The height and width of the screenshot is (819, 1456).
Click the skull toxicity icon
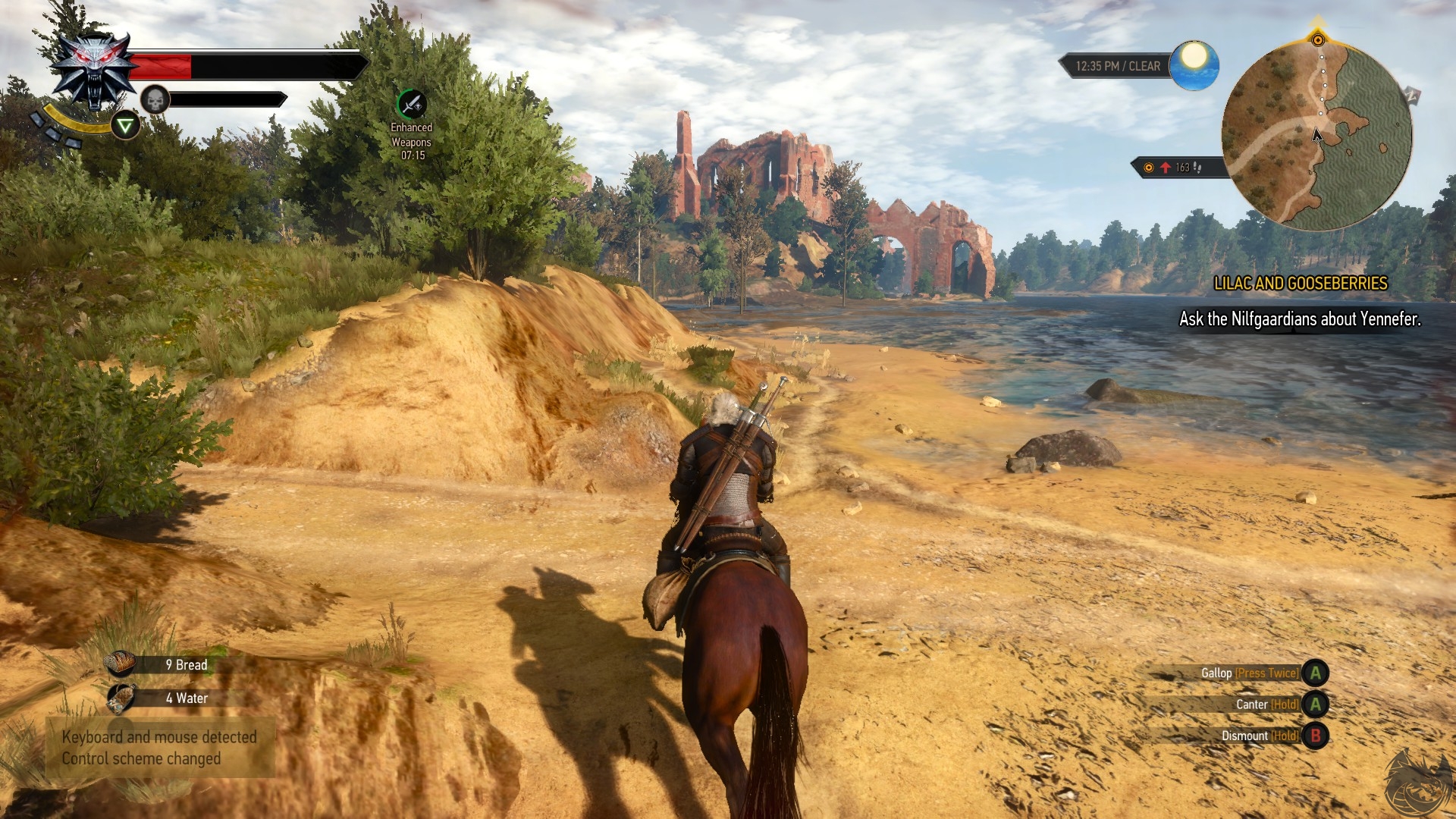155,99
